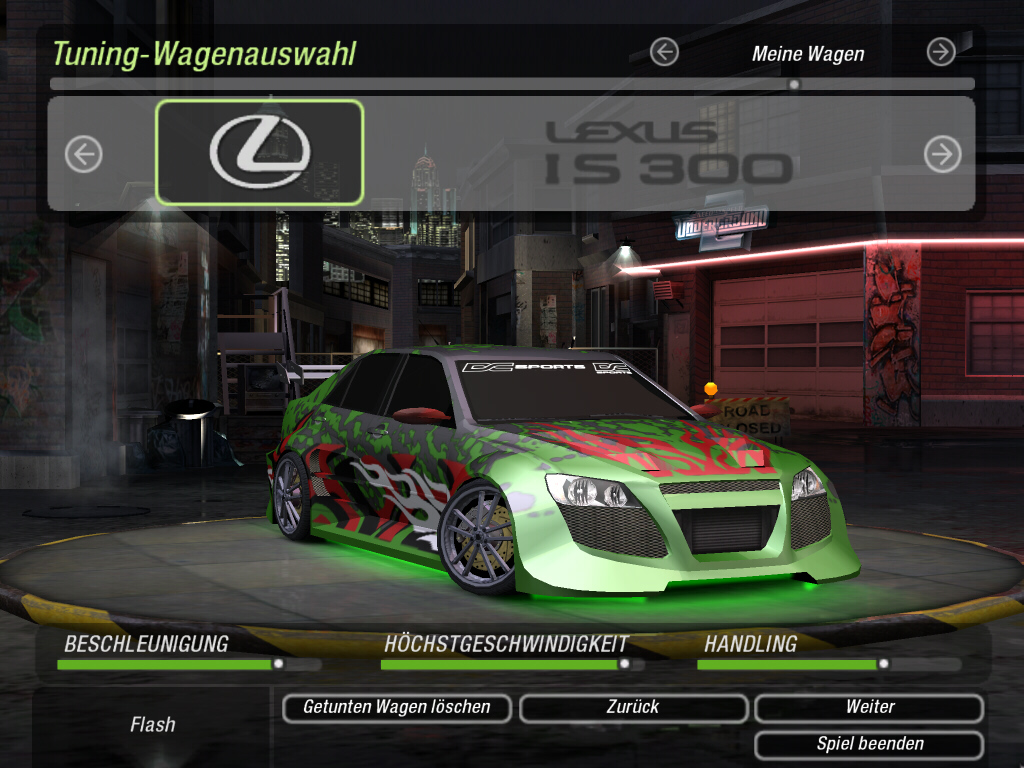Image resolution: width=1024 pixels, height=768 pixels.
Task: Show previous car with left carousel arrow
Action: 84,154
